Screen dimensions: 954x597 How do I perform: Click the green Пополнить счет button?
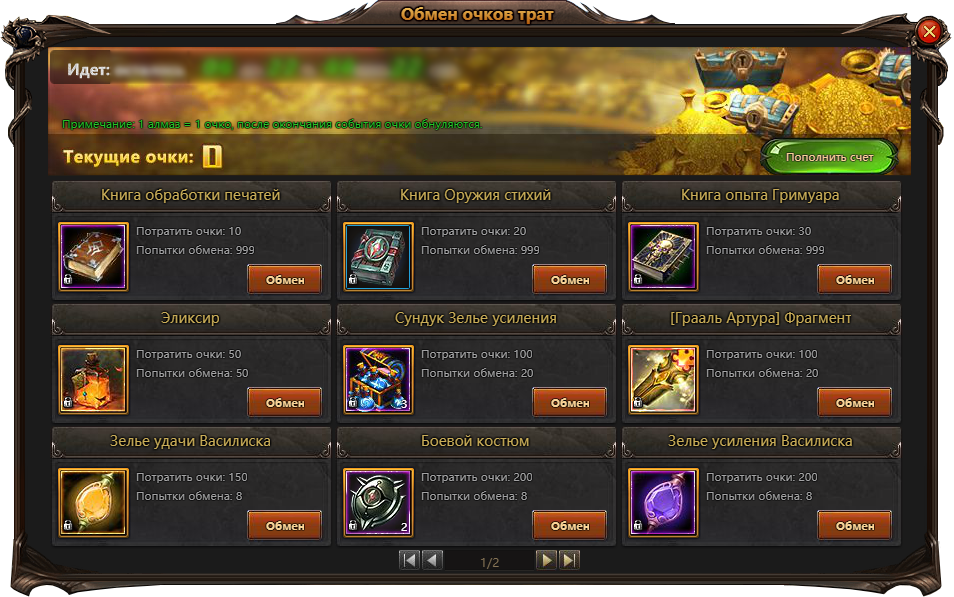(x=829, y=158)
